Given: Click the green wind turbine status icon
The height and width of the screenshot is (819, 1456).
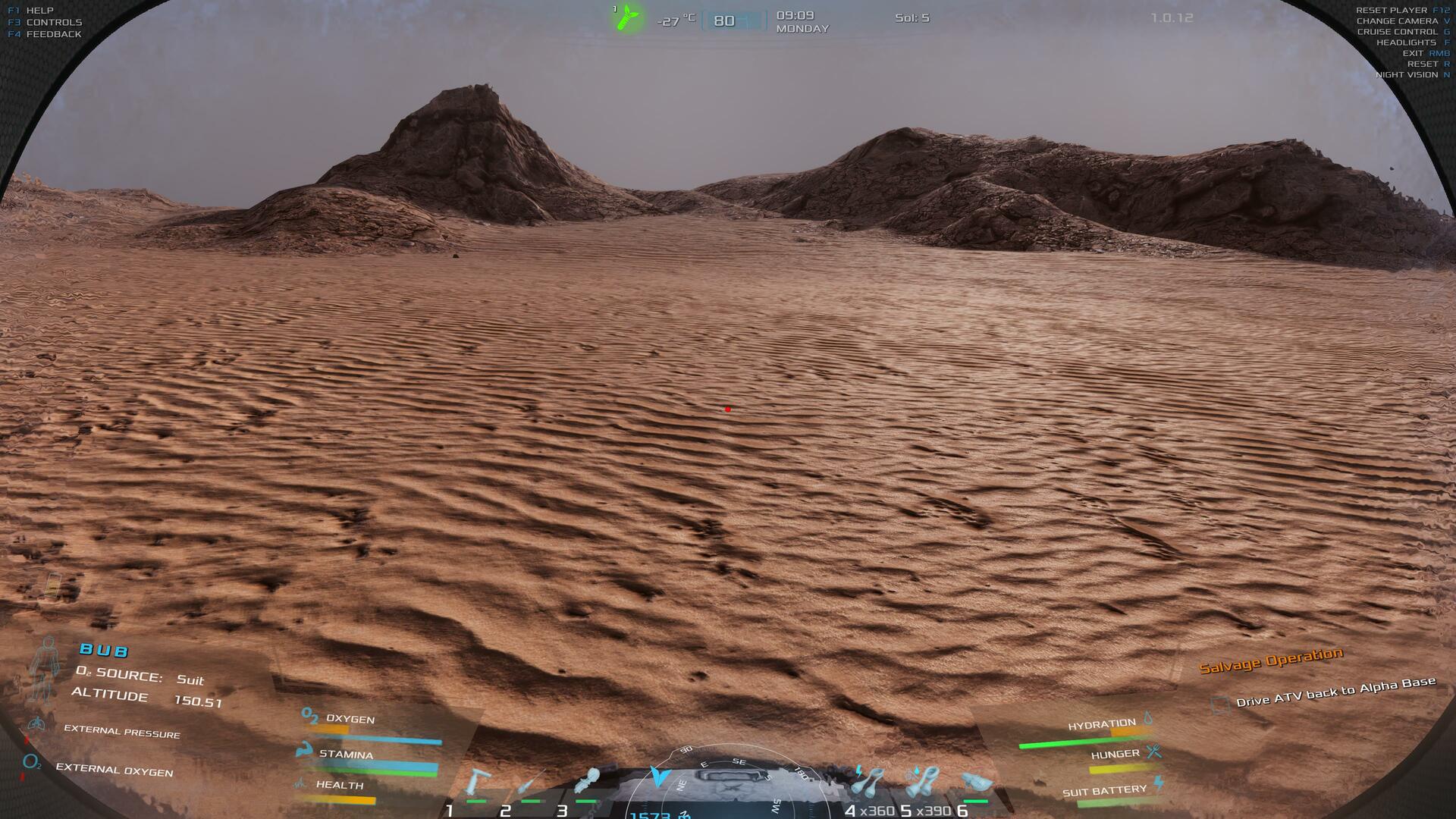Looking at the screenshot, I should (627, 18).
